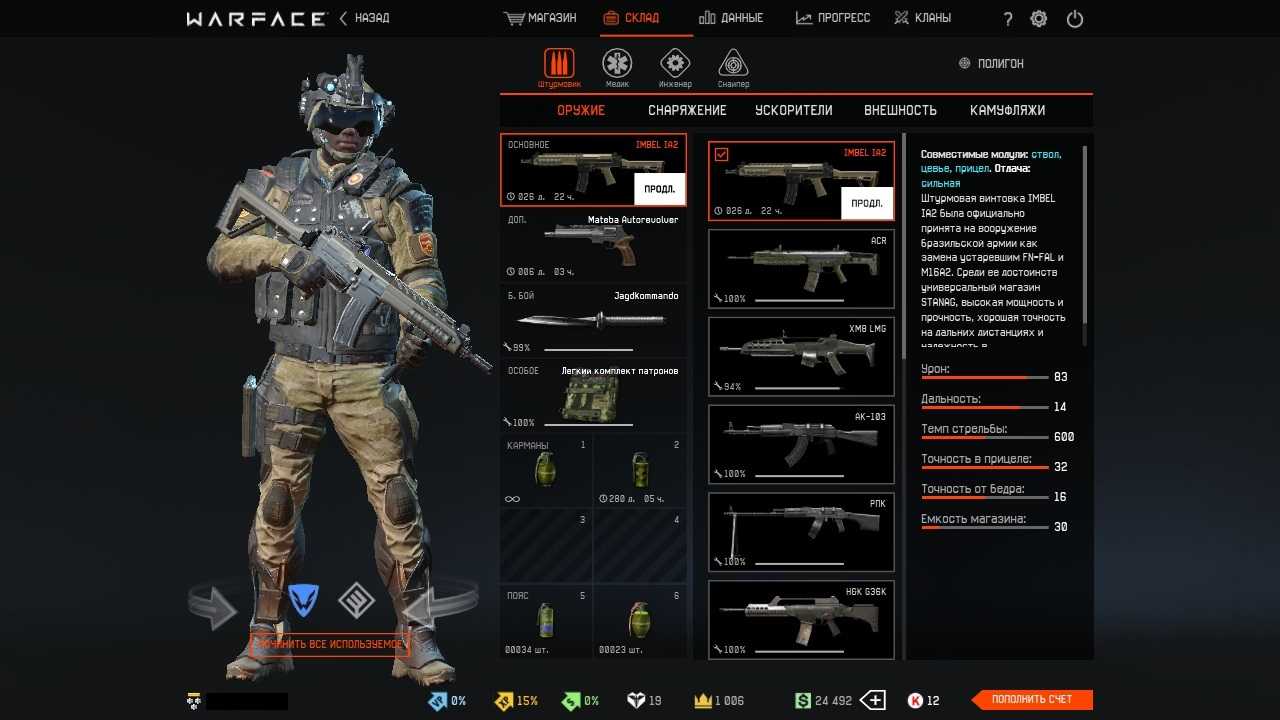Select the Снайпер class

click(x=733, y=66)
